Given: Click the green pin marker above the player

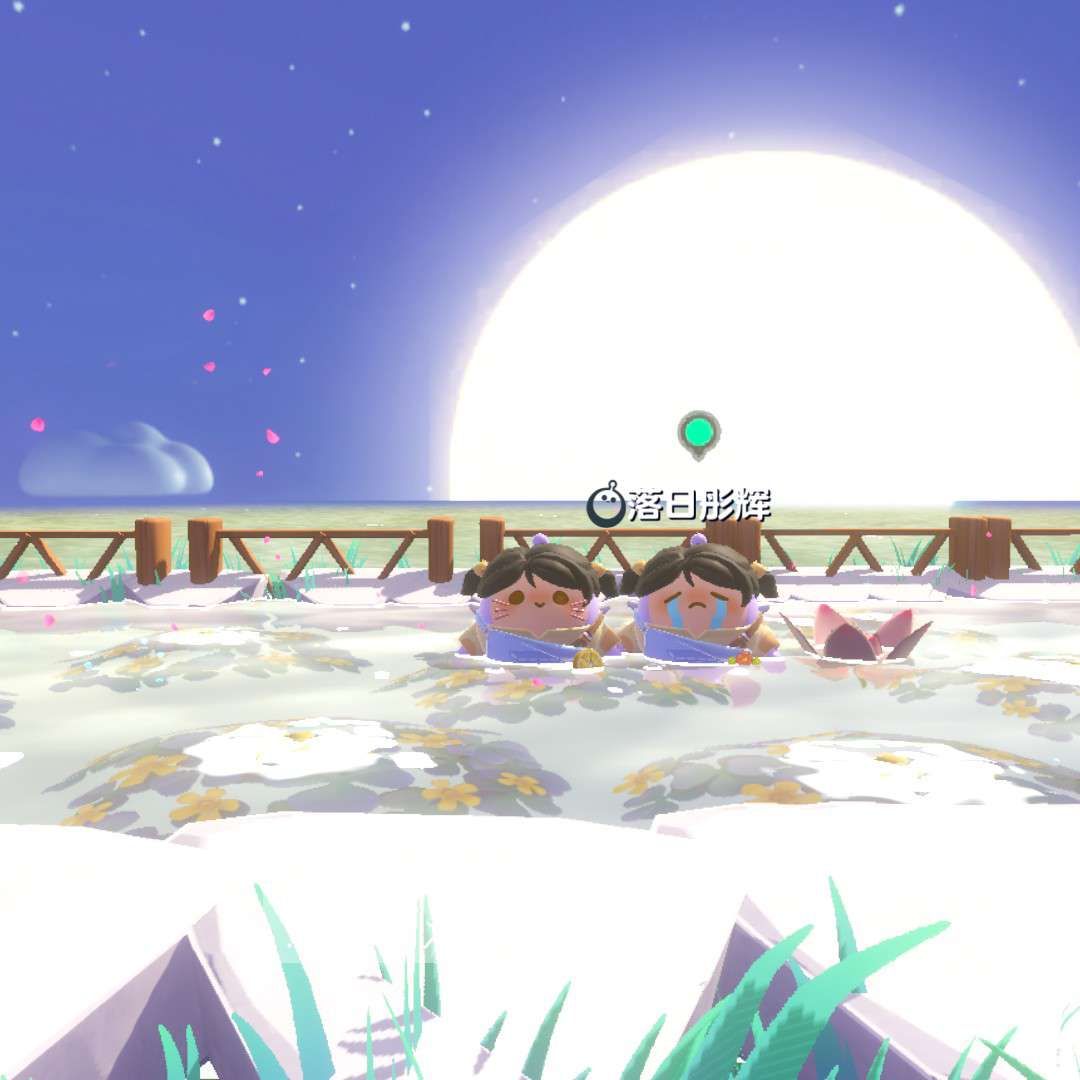Looking at the screenshot, I should tap(698, 433).
